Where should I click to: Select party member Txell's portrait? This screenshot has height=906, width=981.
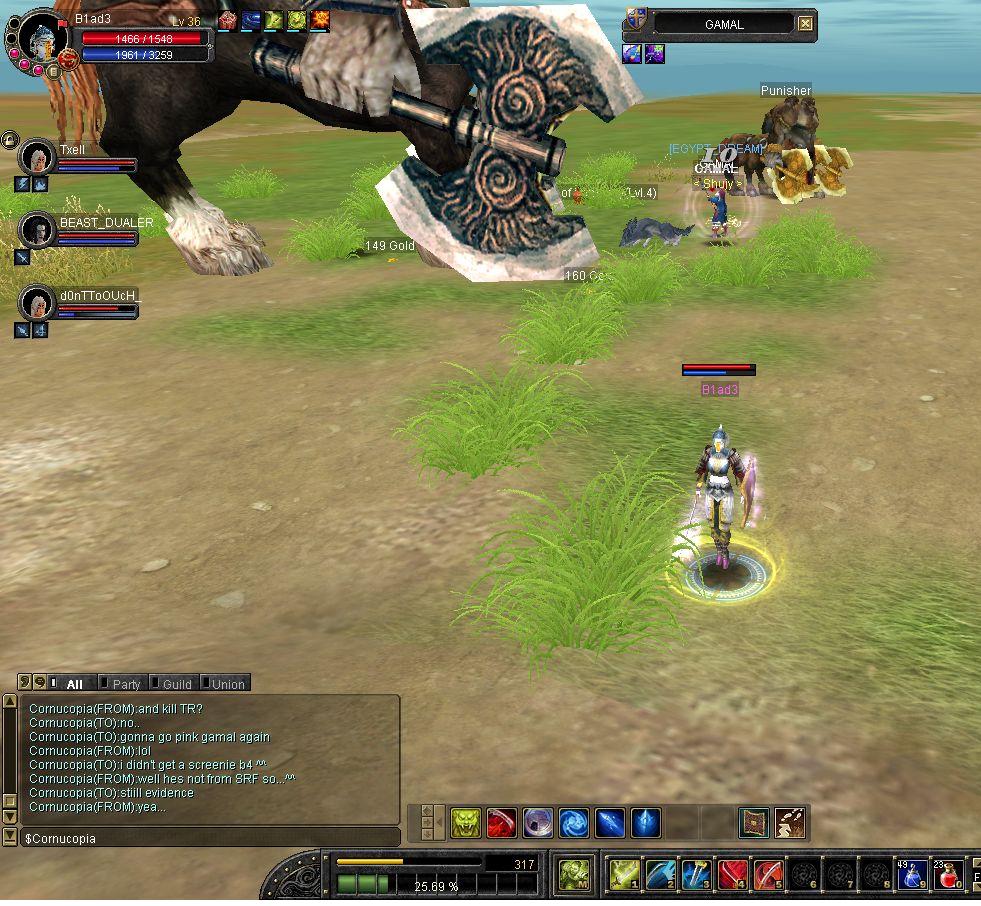38,158
